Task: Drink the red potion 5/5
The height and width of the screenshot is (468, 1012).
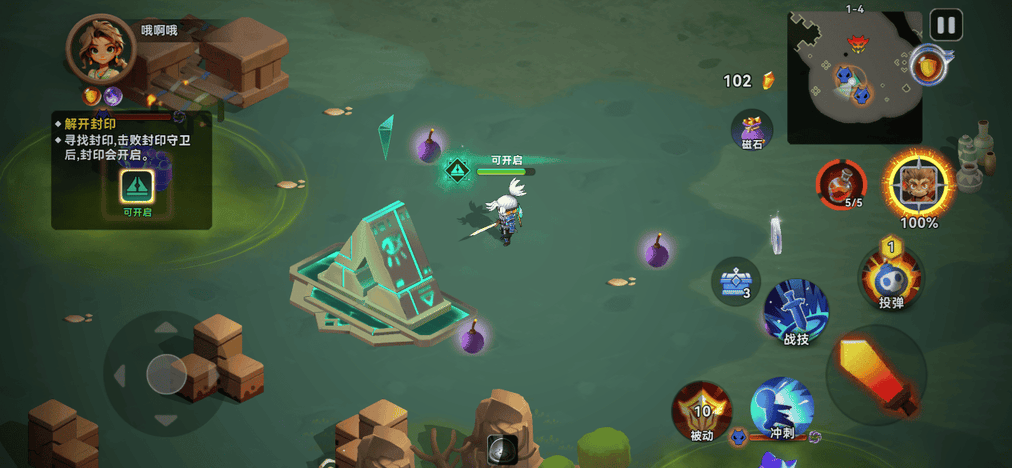Action: tap(841, 184)
